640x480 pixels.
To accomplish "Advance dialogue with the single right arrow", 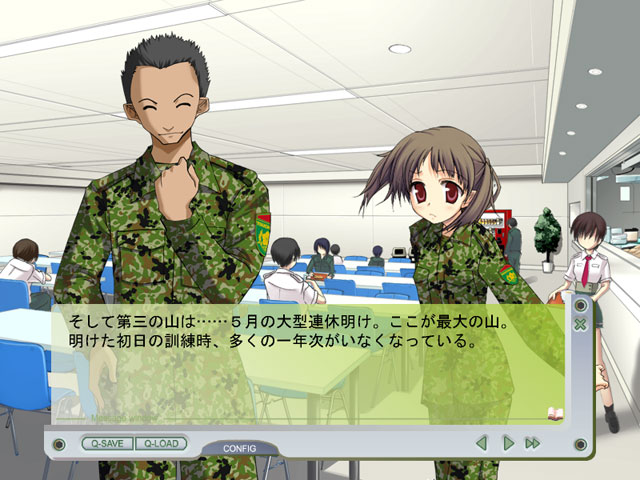I will click(x=507, y=442).
